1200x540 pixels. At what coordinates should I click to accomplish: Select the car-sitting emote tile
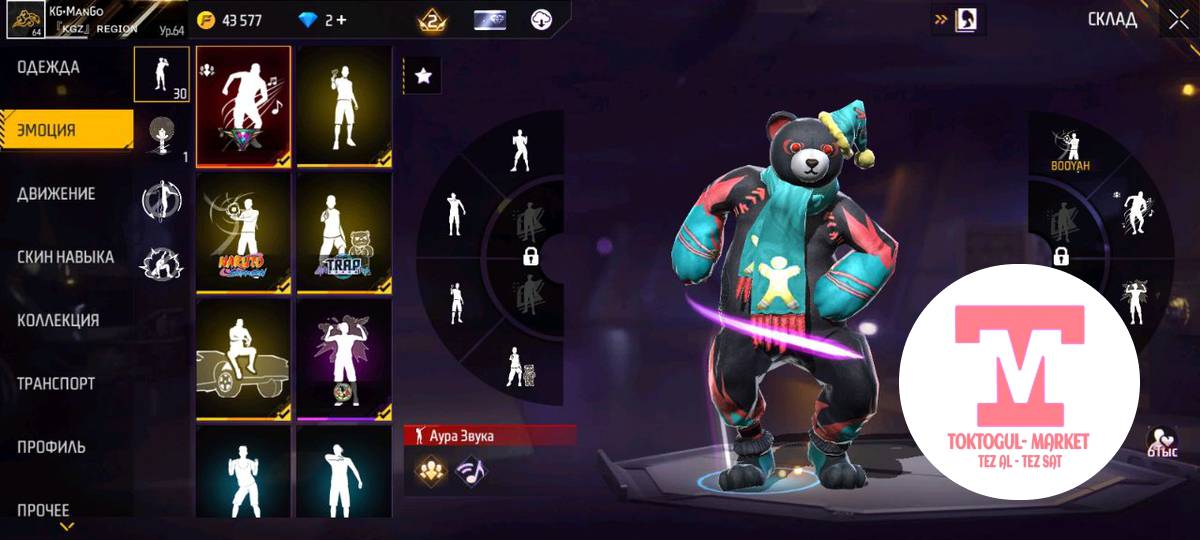coord(243,358)
